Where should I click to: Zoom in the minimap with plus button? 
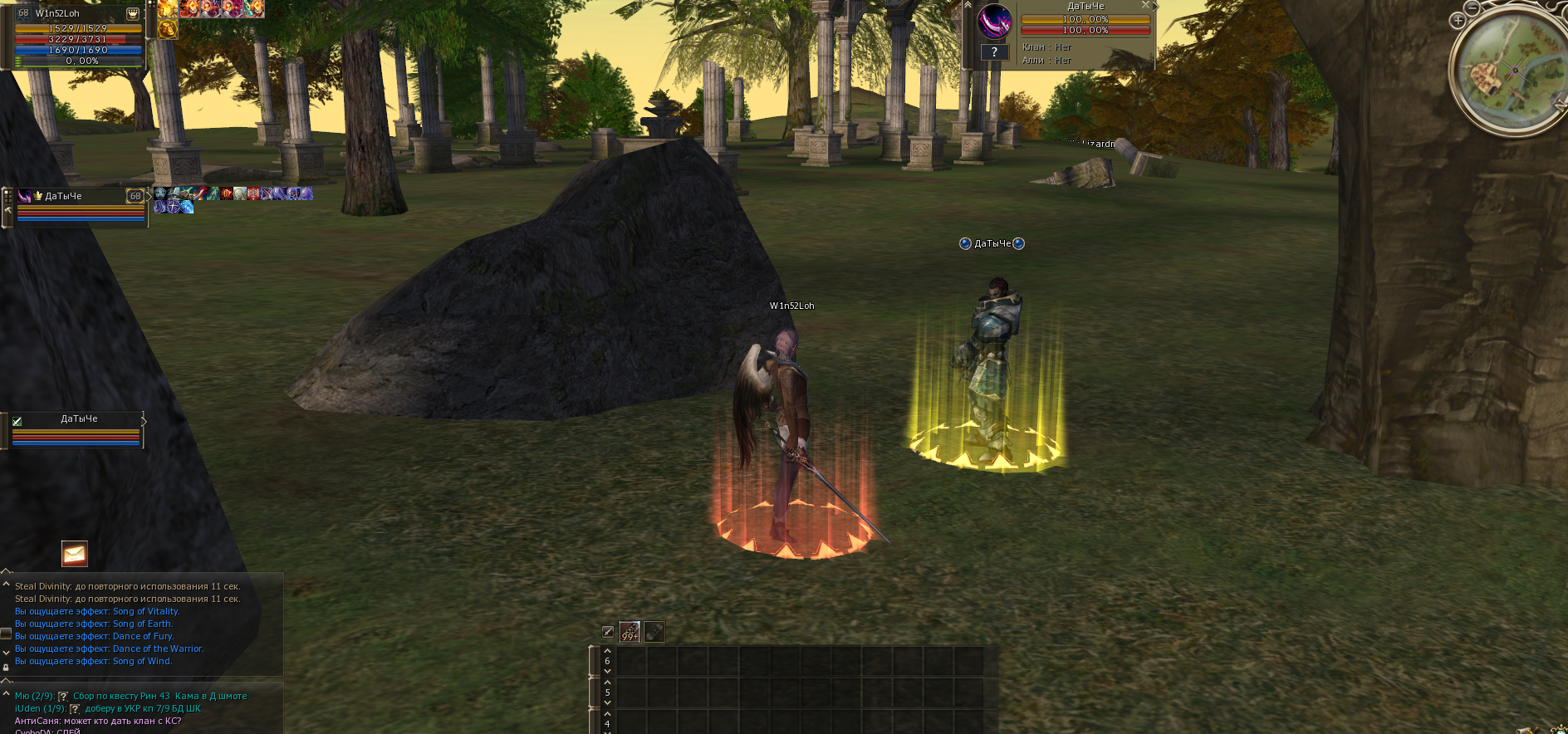point(1458,21)
